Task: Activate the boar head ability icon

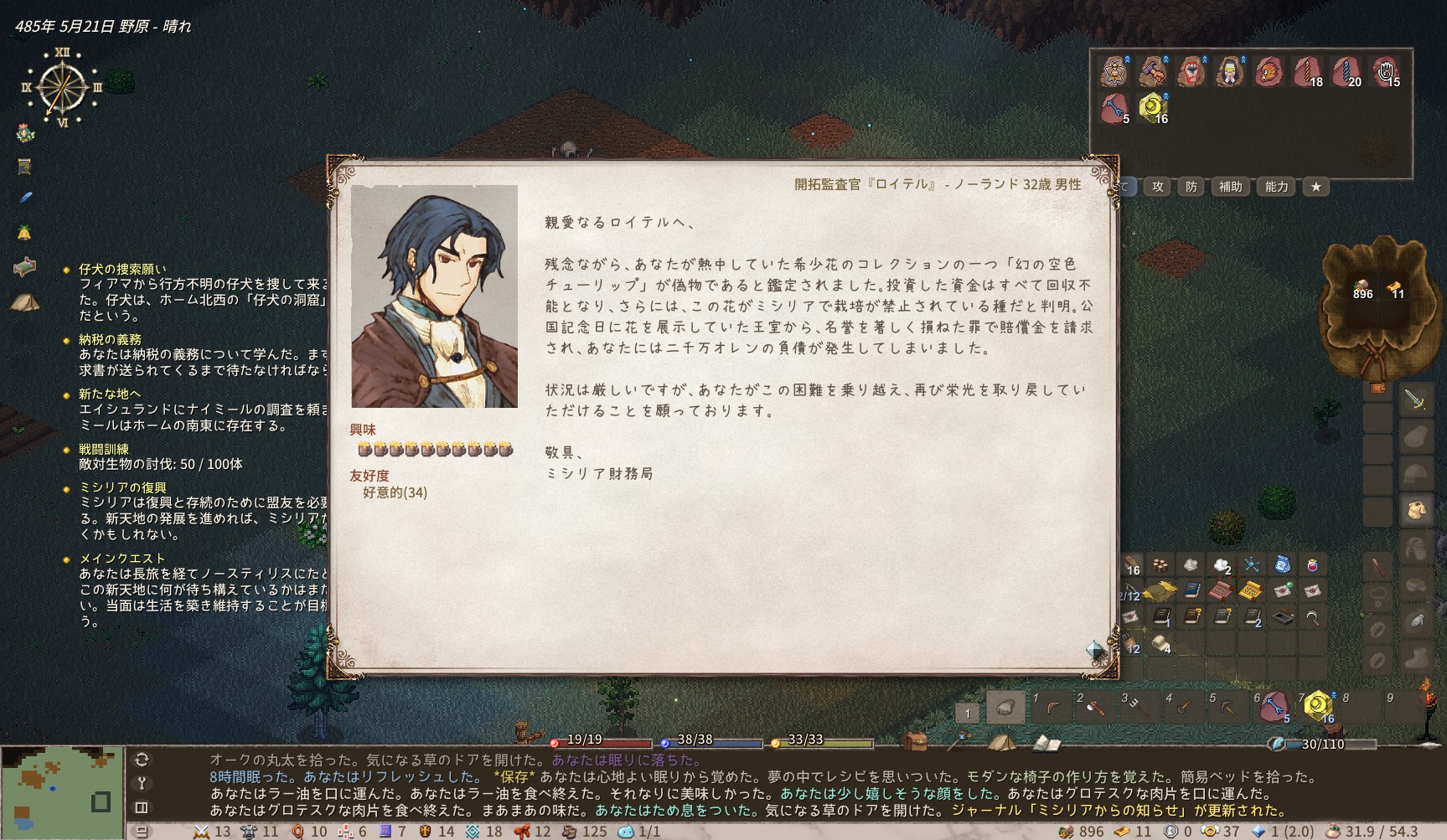Action: [1269, 72]
